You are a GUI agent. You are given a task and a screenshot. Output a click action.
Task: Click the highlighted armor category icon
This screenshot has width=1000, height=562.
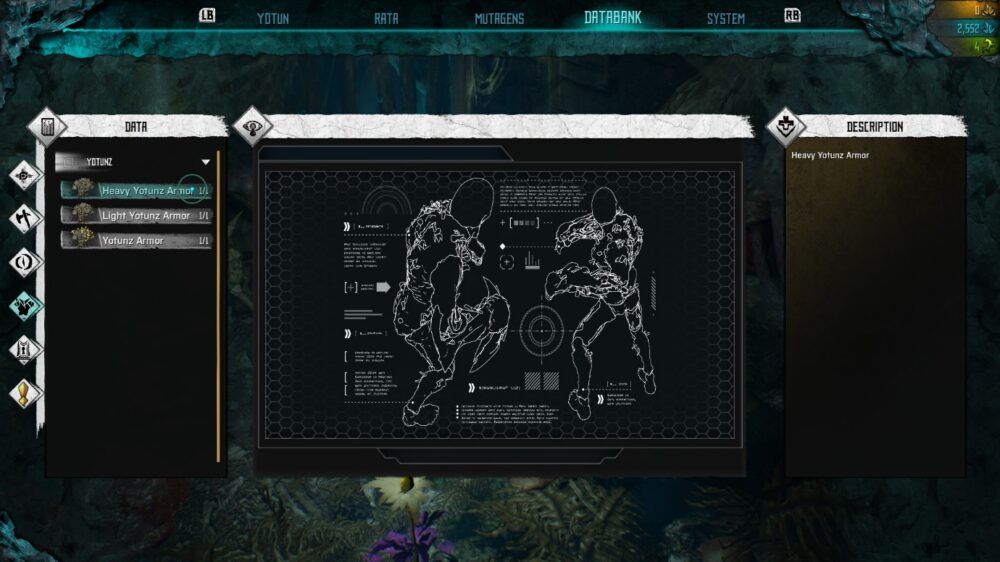click(x=25, y=306)
